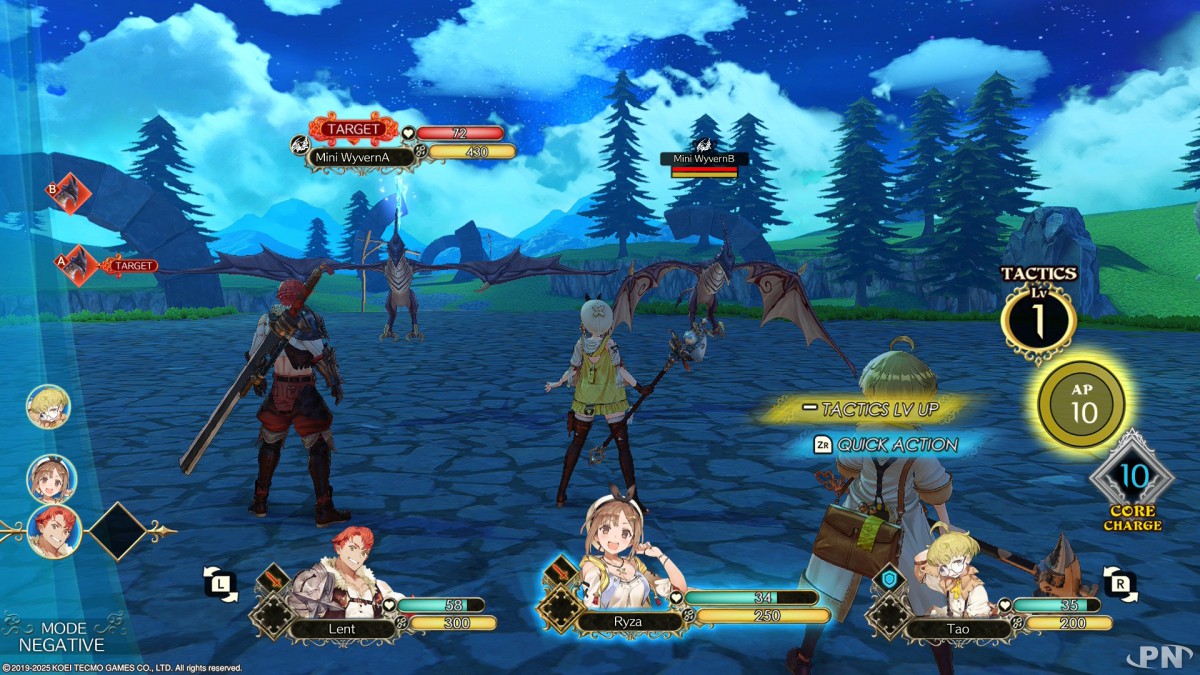Select Tao's turn-order portrait on timeline
Screen dimensions: 1200x675
tap(48, 406)
